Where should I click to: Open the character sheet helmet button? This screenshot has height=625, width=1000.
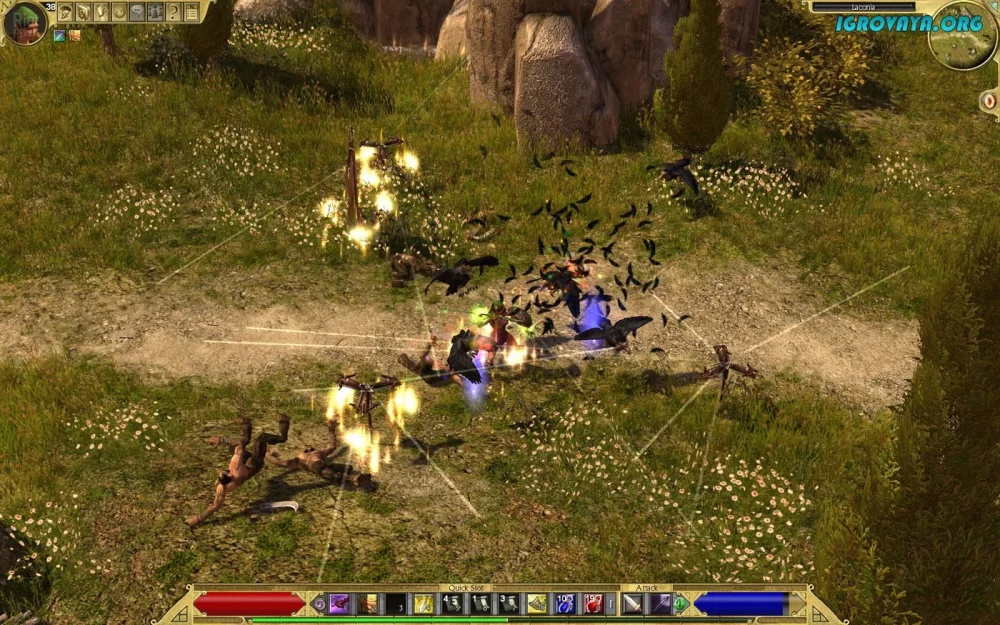click(x=65, y=12)
